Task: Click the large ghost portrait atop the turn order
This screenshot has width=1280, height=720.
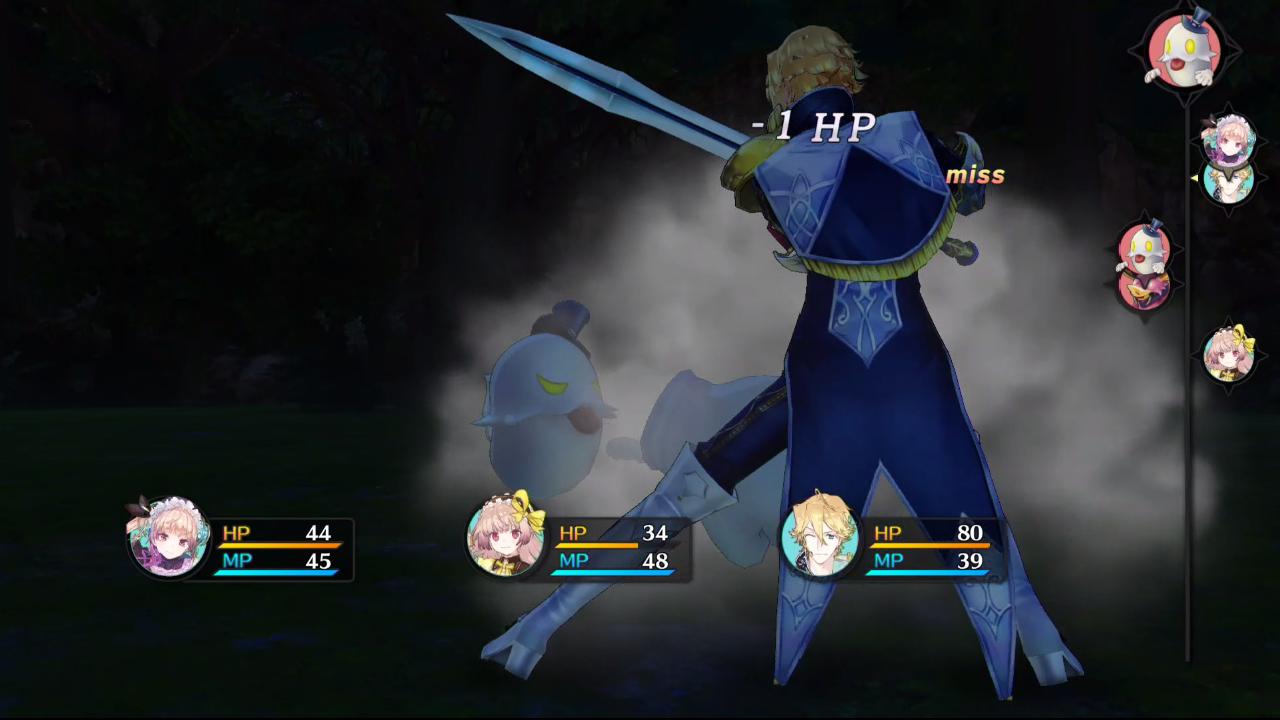Action: click(1184, 50)
